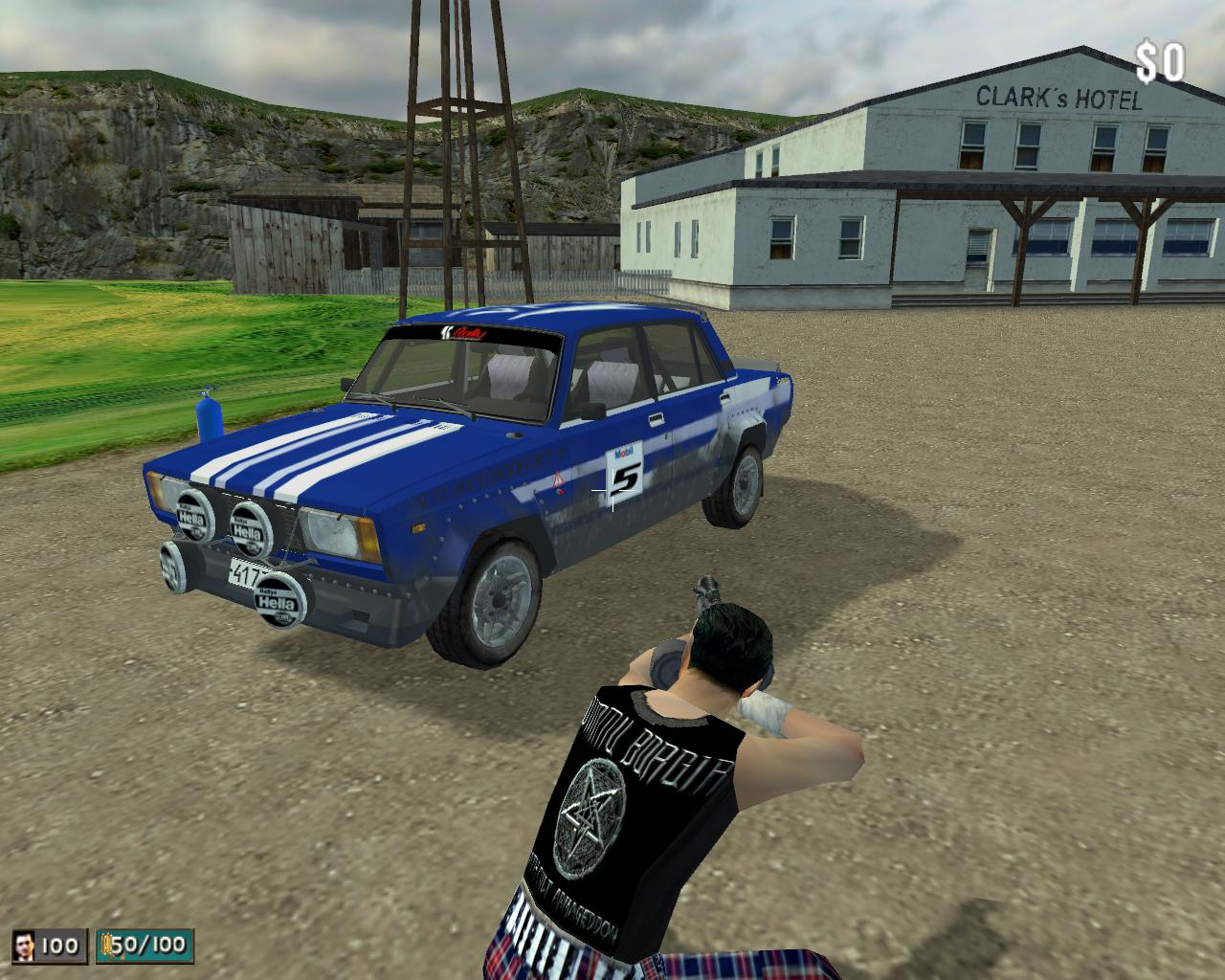Select the bullet magazine ammo icon
Screen dimensions: 1225x980
(105, 946)
